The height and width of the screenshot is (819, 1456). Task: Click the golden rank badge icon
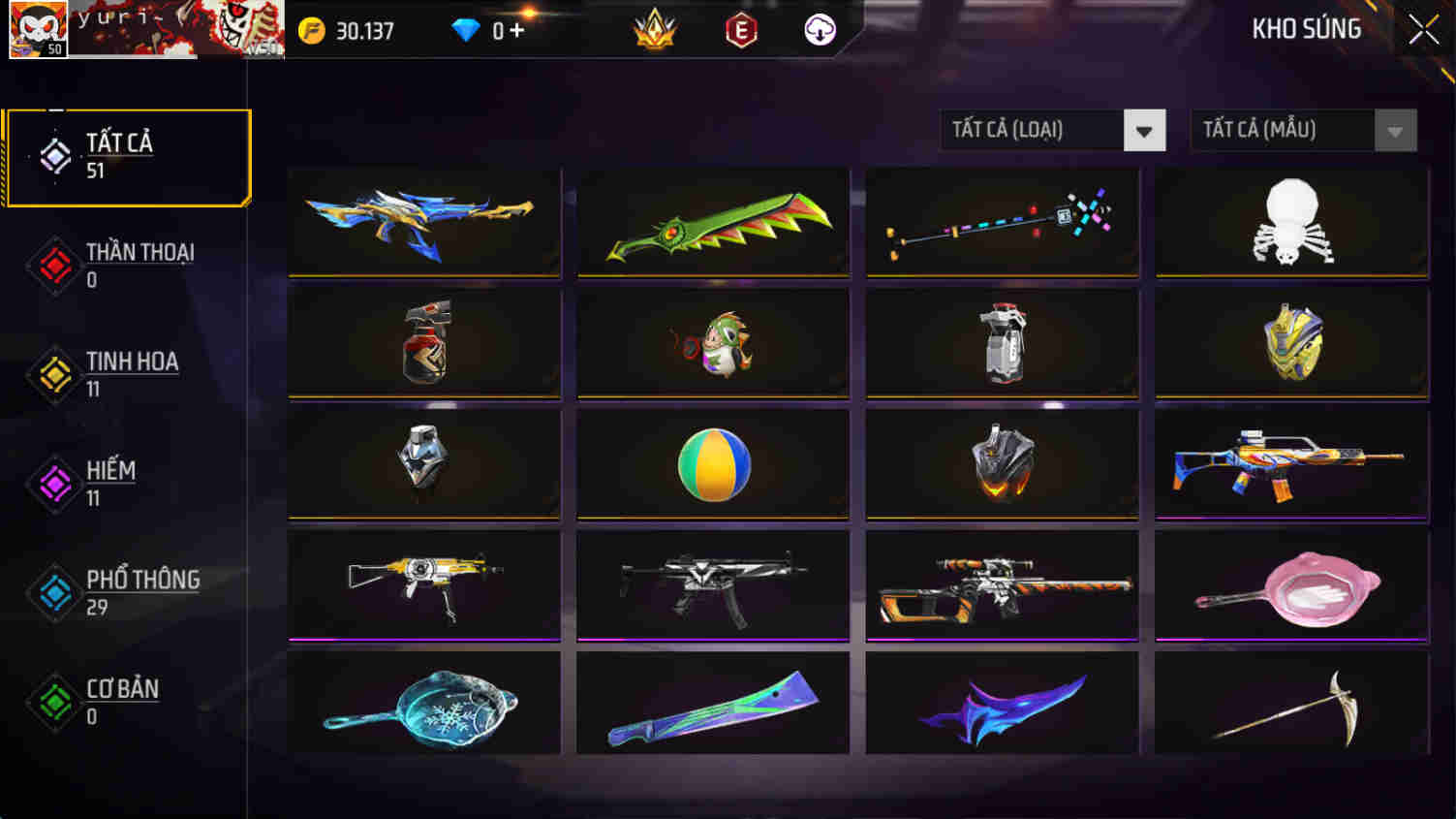click(x=651, y=29)
